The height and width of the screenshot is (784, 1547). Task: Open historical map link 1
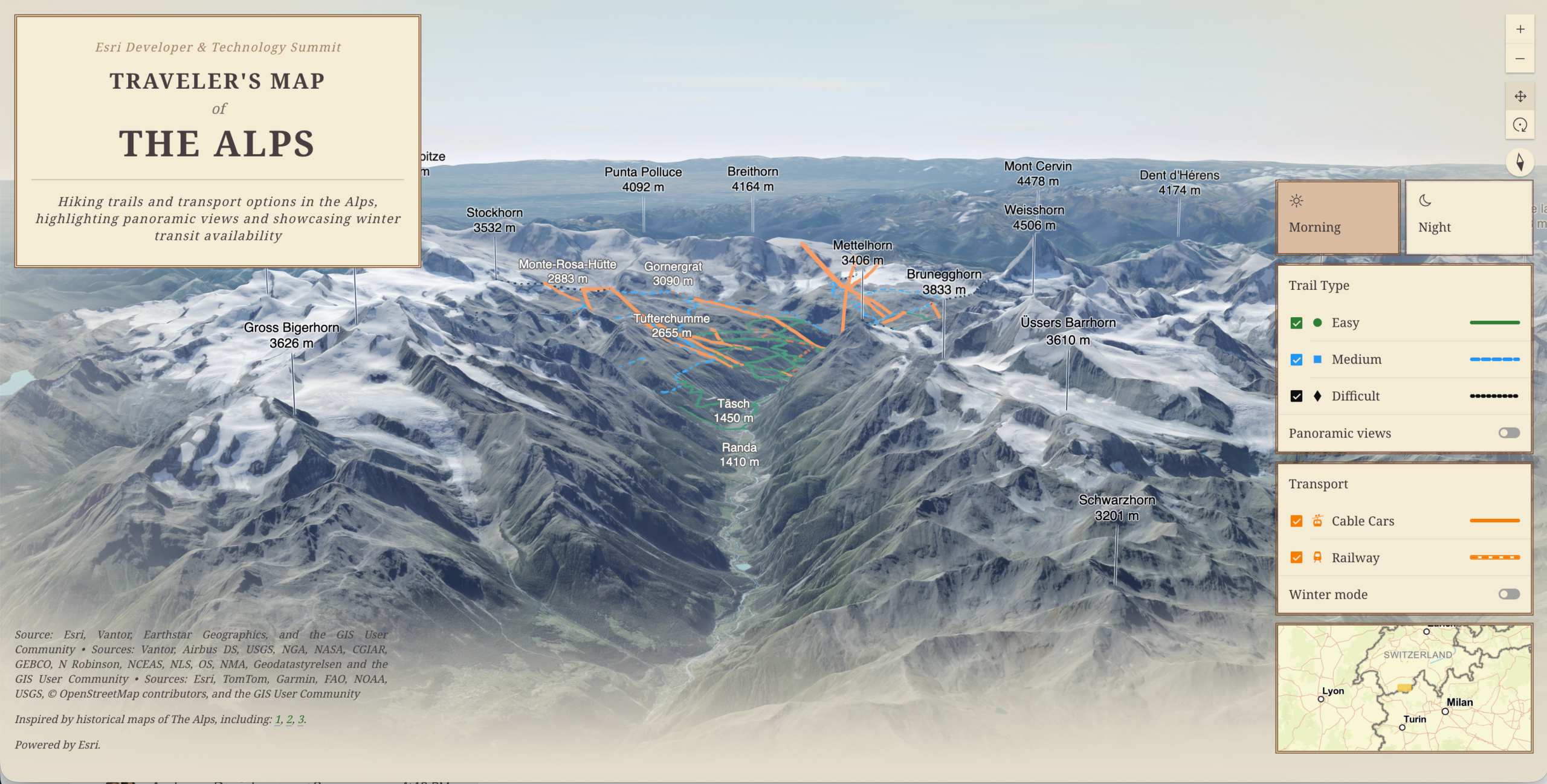[x=278, y=719]
